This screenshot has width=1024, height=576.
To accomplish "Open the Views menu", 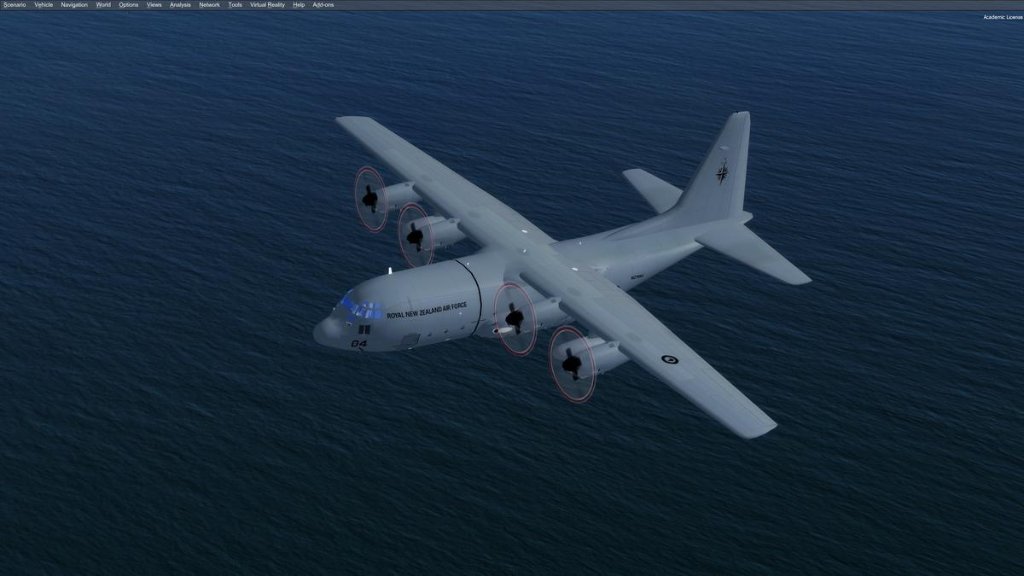I will pyautogui.click(x=154, y=5).
